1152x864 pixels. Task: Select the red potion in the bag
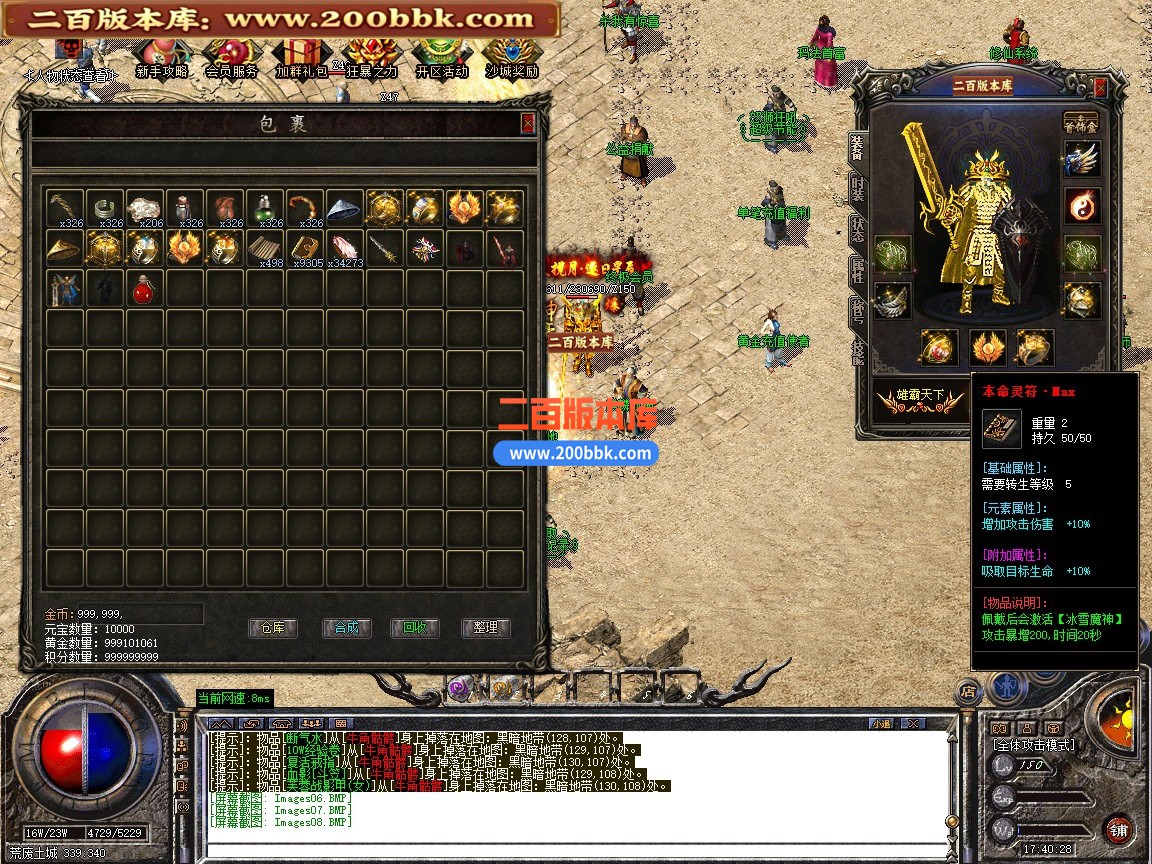[x=144, y=289]
